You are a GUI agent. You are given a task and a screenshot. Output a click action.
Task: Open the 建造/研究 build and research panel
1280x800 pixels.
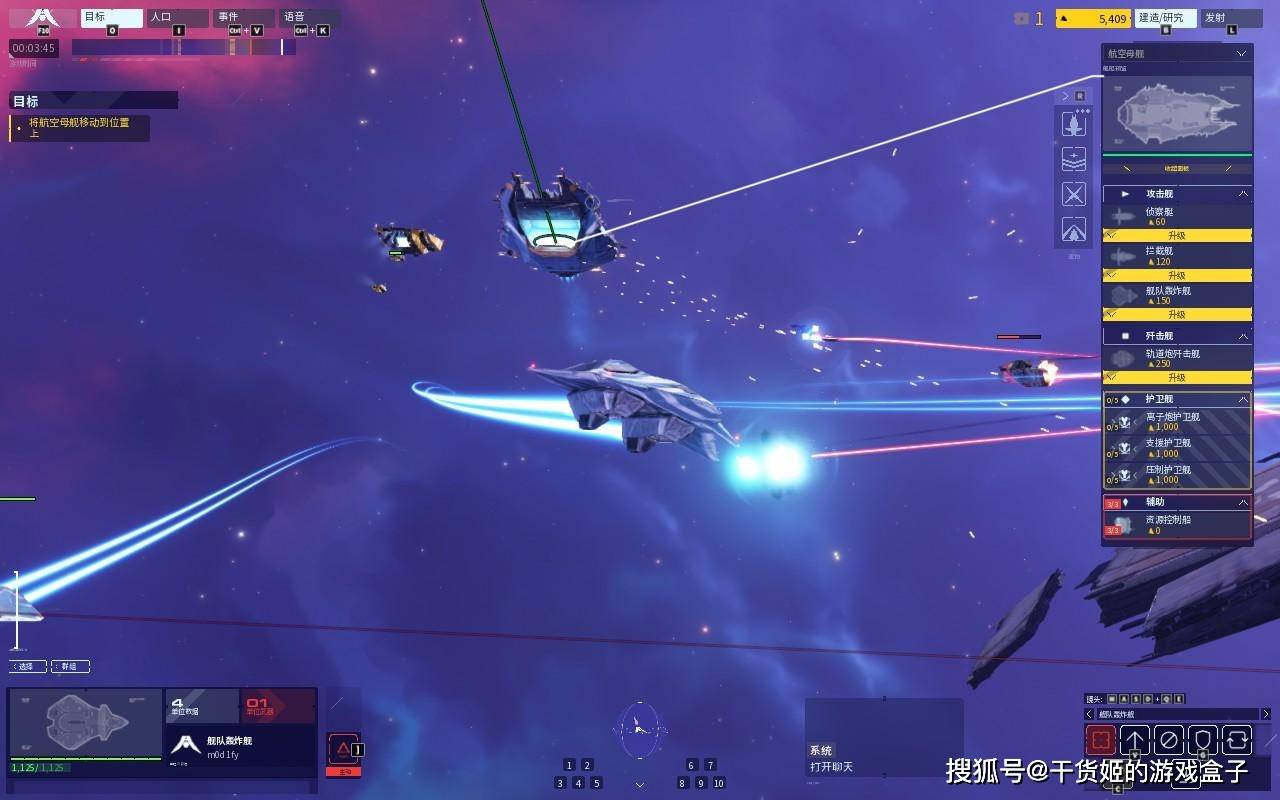coord(1165,18)
